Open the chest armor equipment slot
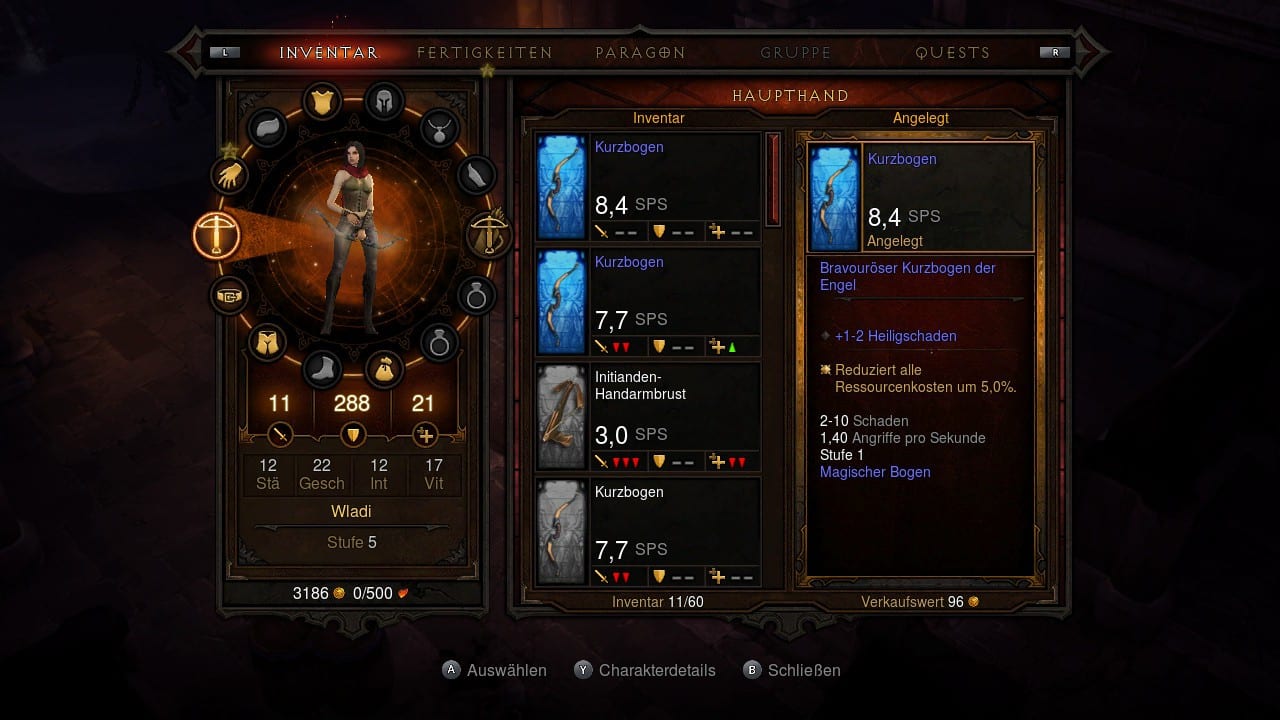Image resolution: width=1280 pixels, height=720 pixels. pyautogui.click(x=322, y=101)
